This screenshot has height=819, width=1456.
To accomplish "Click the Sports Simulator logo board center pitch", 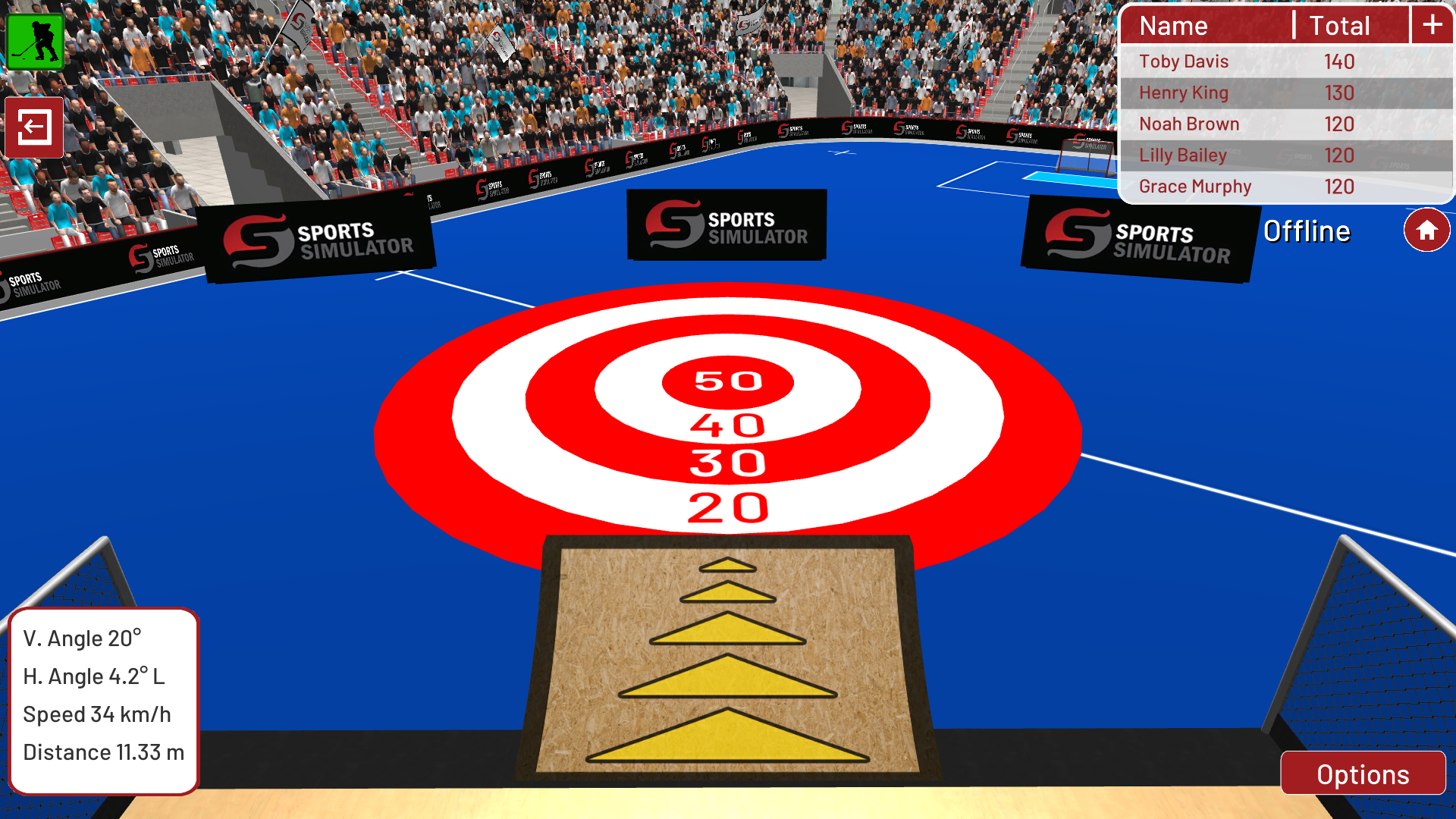I will click(726, 225).
